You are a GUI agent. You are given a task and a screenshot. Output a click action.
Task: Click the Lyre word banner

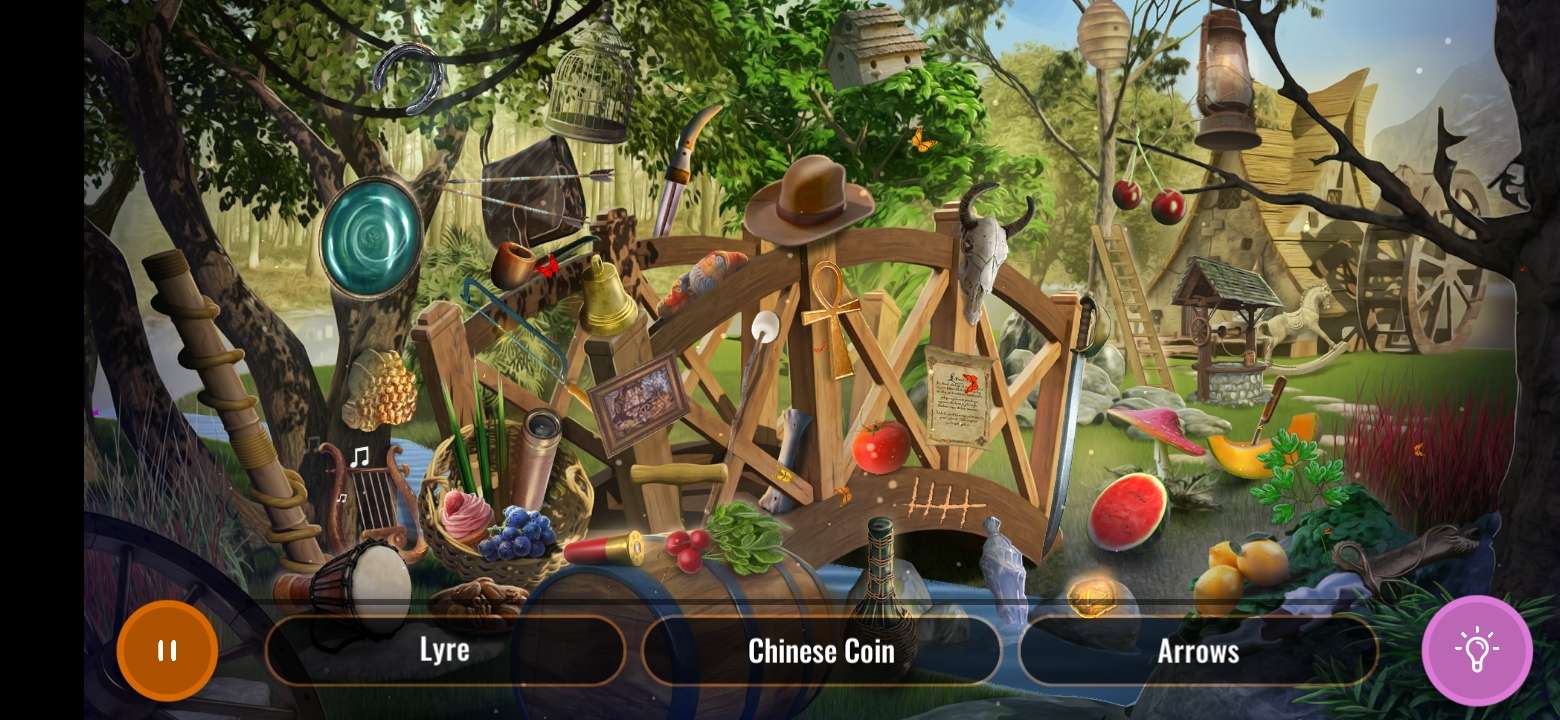click(x=445, y=650)
